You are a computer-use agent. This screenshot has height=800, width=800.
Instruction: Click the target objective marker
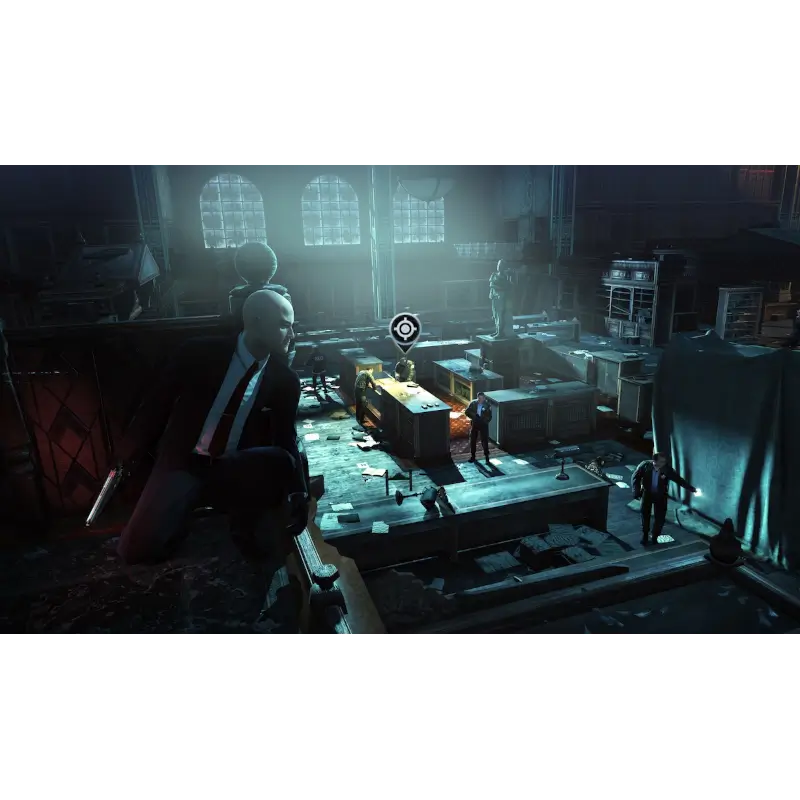point(404,329)
